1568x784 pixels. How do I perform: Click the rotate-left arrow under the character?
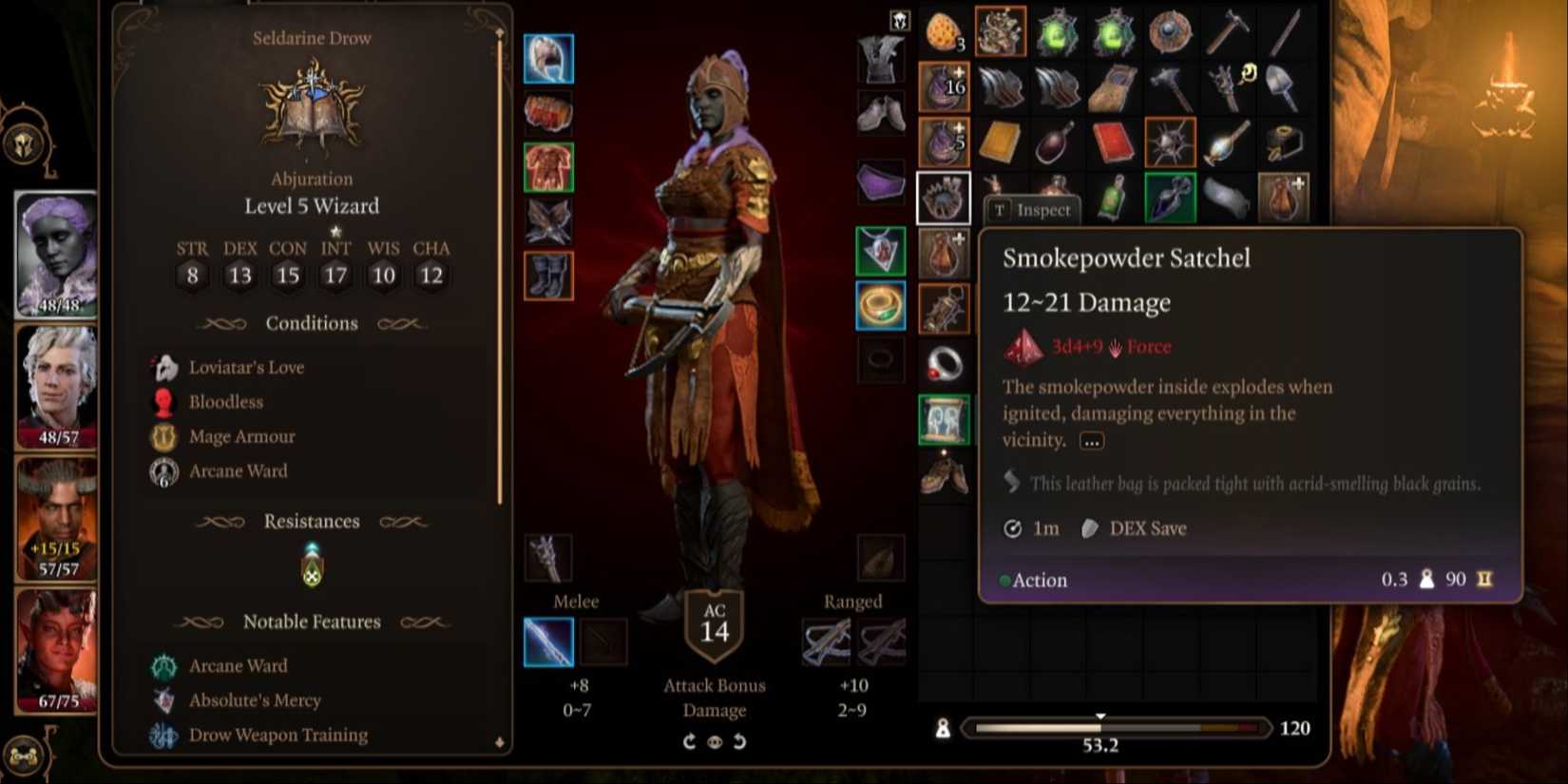coord(740,741)
